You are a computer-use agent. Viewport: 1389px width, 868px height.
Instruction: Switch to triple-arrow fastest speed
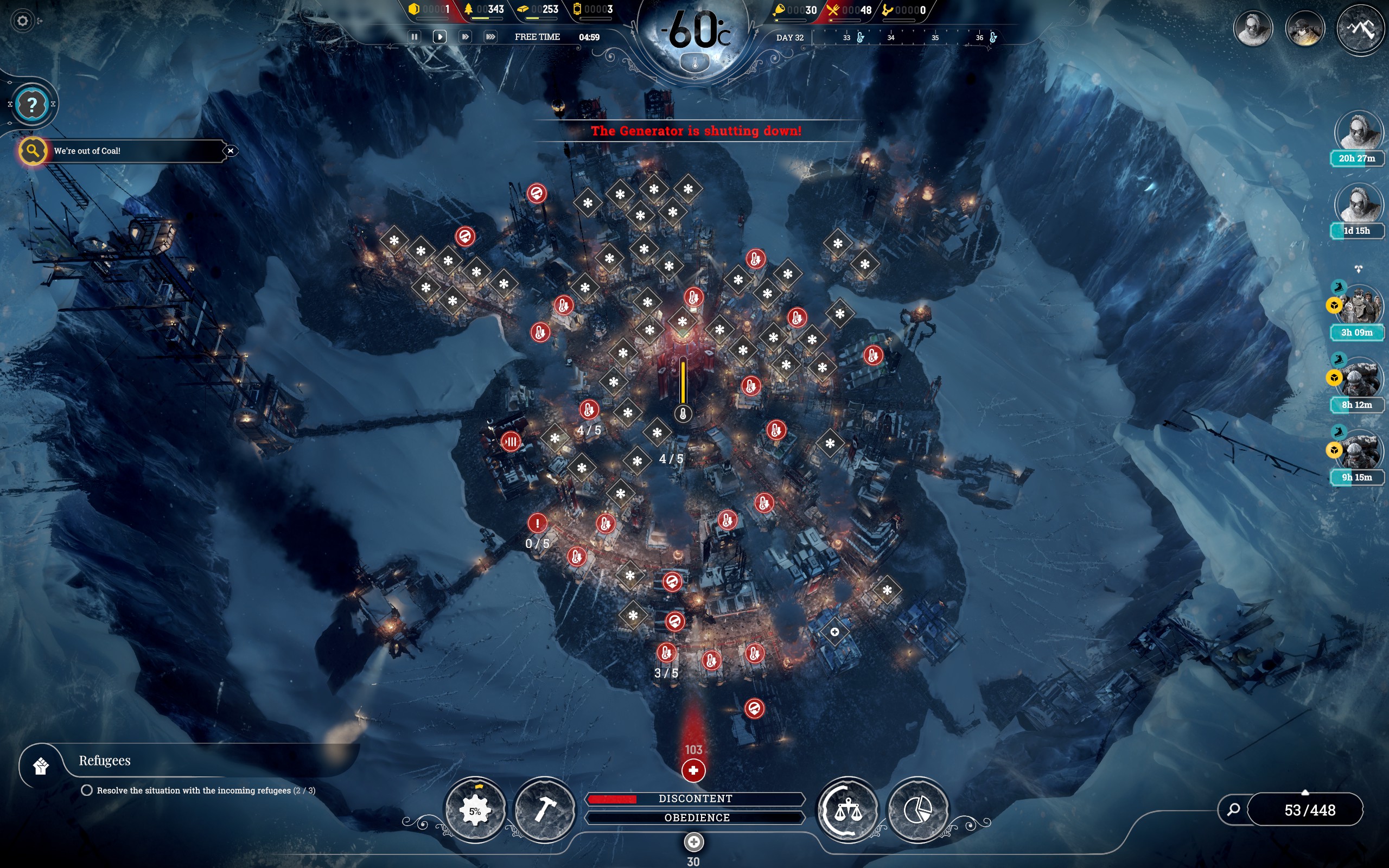coord(490,37)
